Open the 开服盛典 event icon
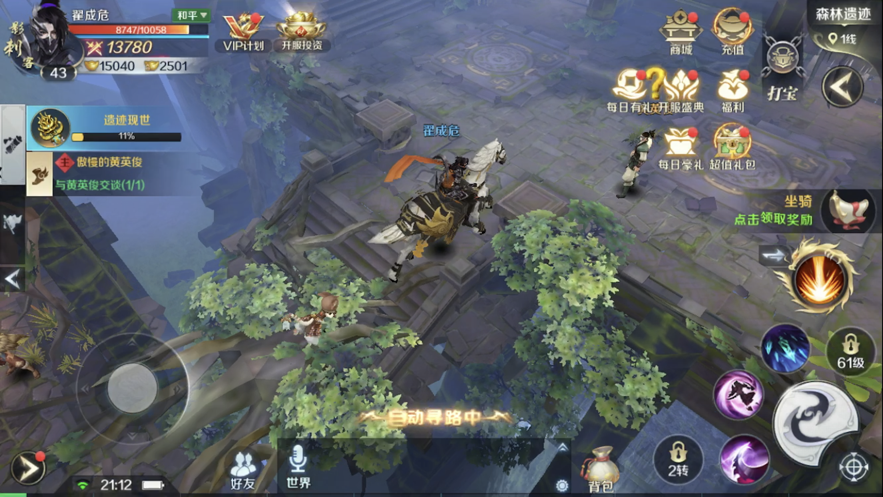 point(682,88)
